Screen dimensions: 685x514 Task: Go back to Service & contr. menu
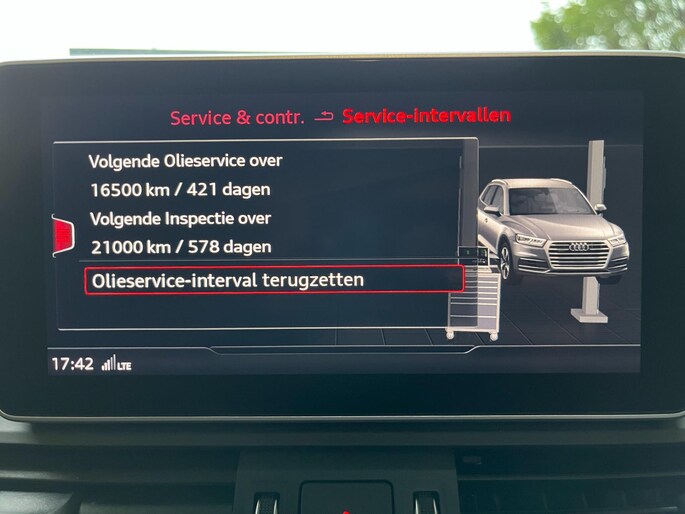237,117
